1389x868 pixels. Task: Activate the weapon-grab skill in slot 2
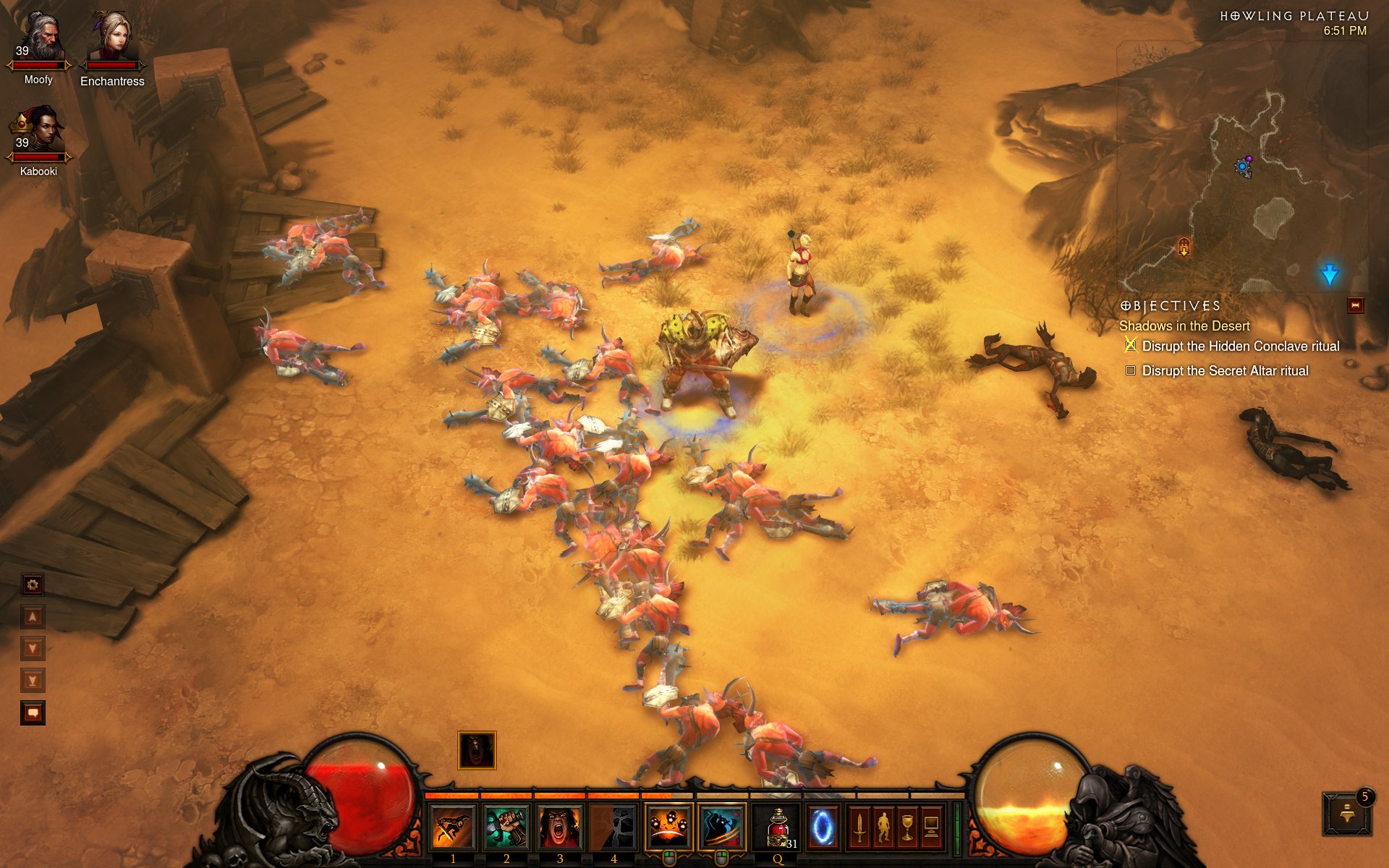coord(506,826)
